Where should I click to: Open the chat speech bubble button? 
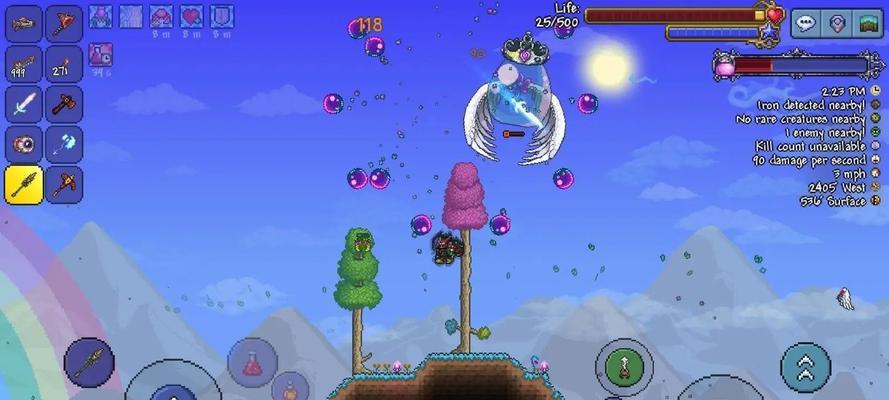coord(806,24)
